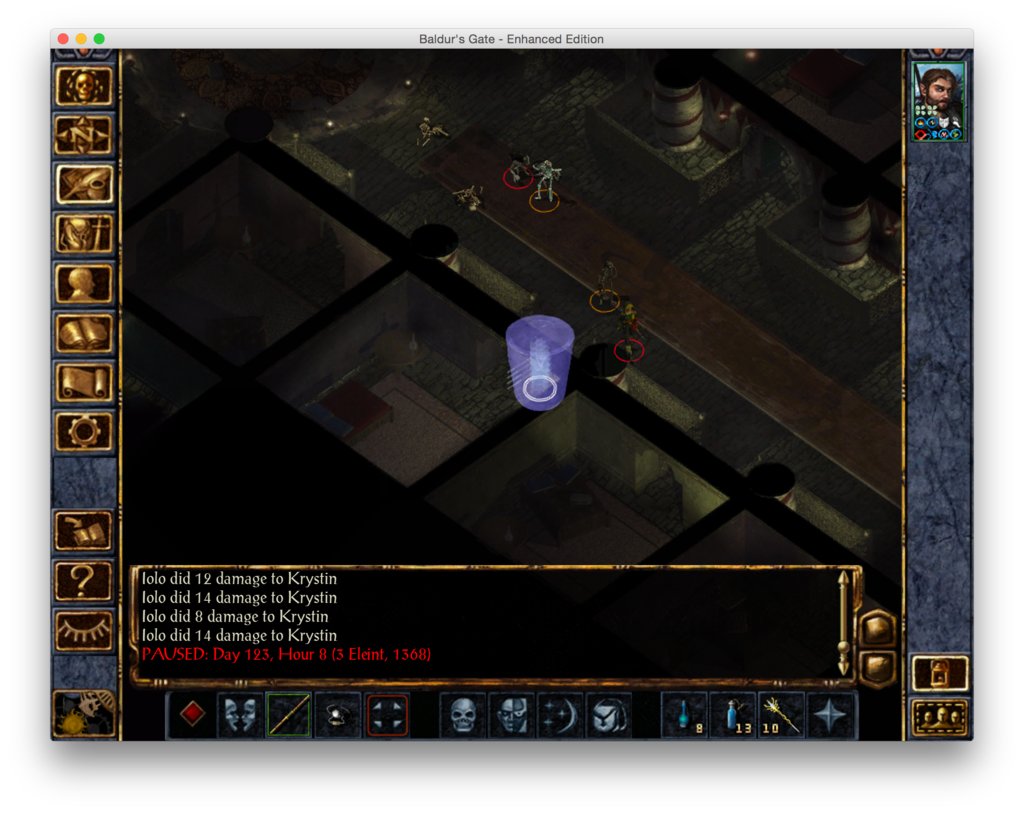The width and height of the screenshot is (1024, 813).
Task: Select all party members button
Action: pos(940,717)
